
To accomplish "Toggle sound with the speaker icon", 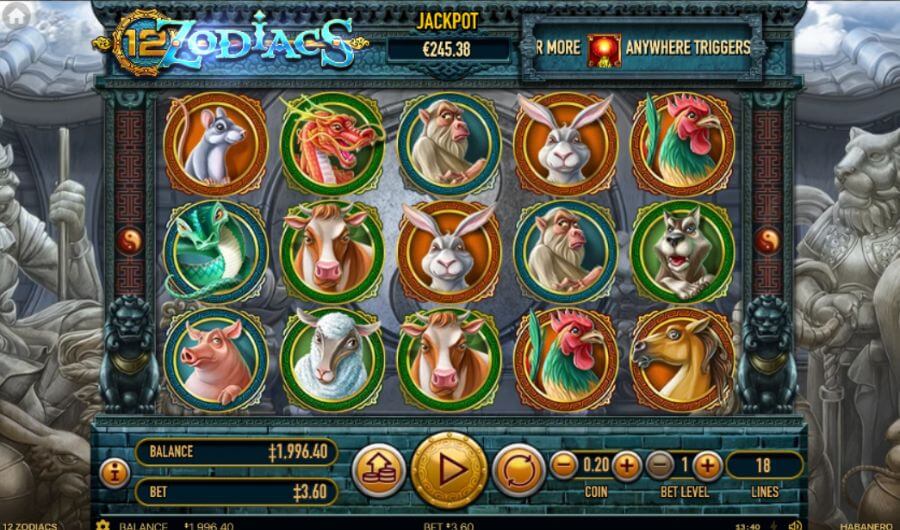I will click(x=795, y=525).
